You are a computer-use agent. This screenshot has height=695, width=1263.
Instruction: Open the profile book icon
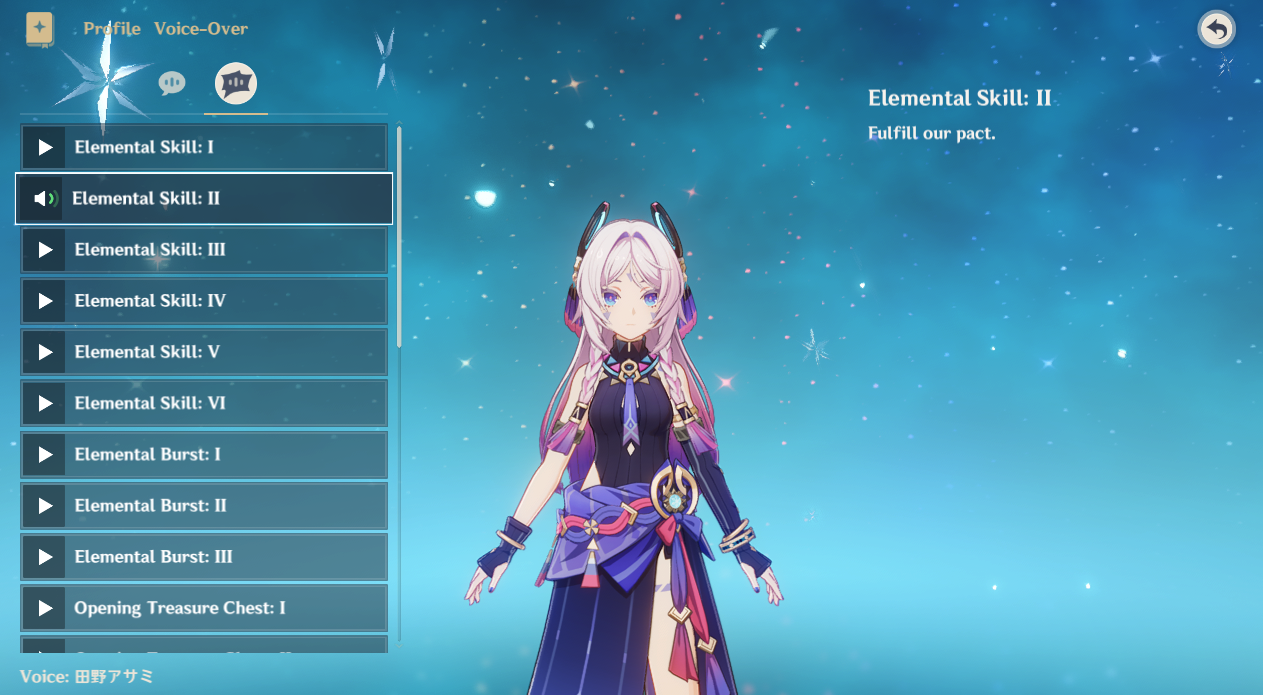pyautogui.click(x=40, y=28)
